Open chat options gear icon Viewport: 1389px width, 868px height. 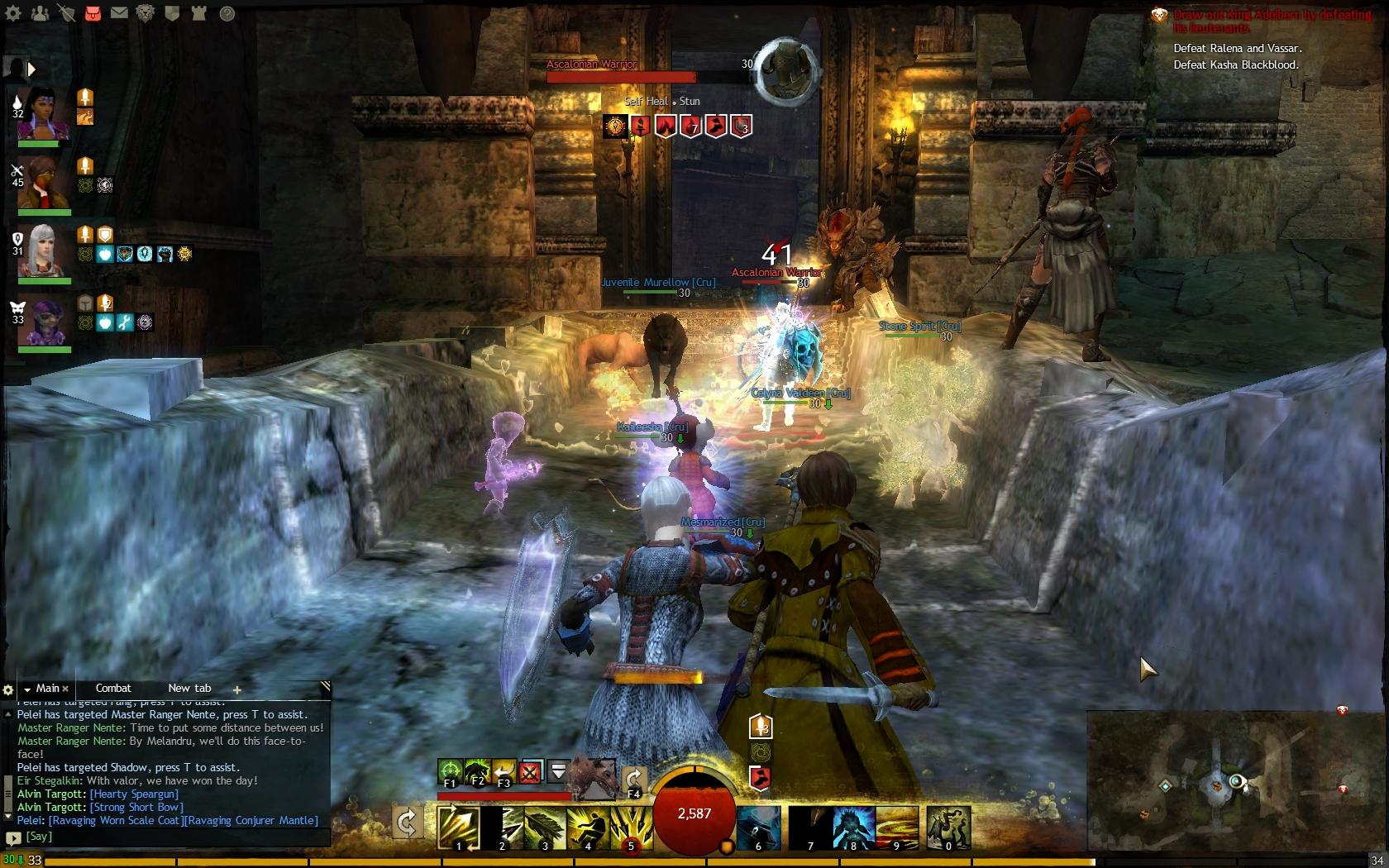click(8, 689)
